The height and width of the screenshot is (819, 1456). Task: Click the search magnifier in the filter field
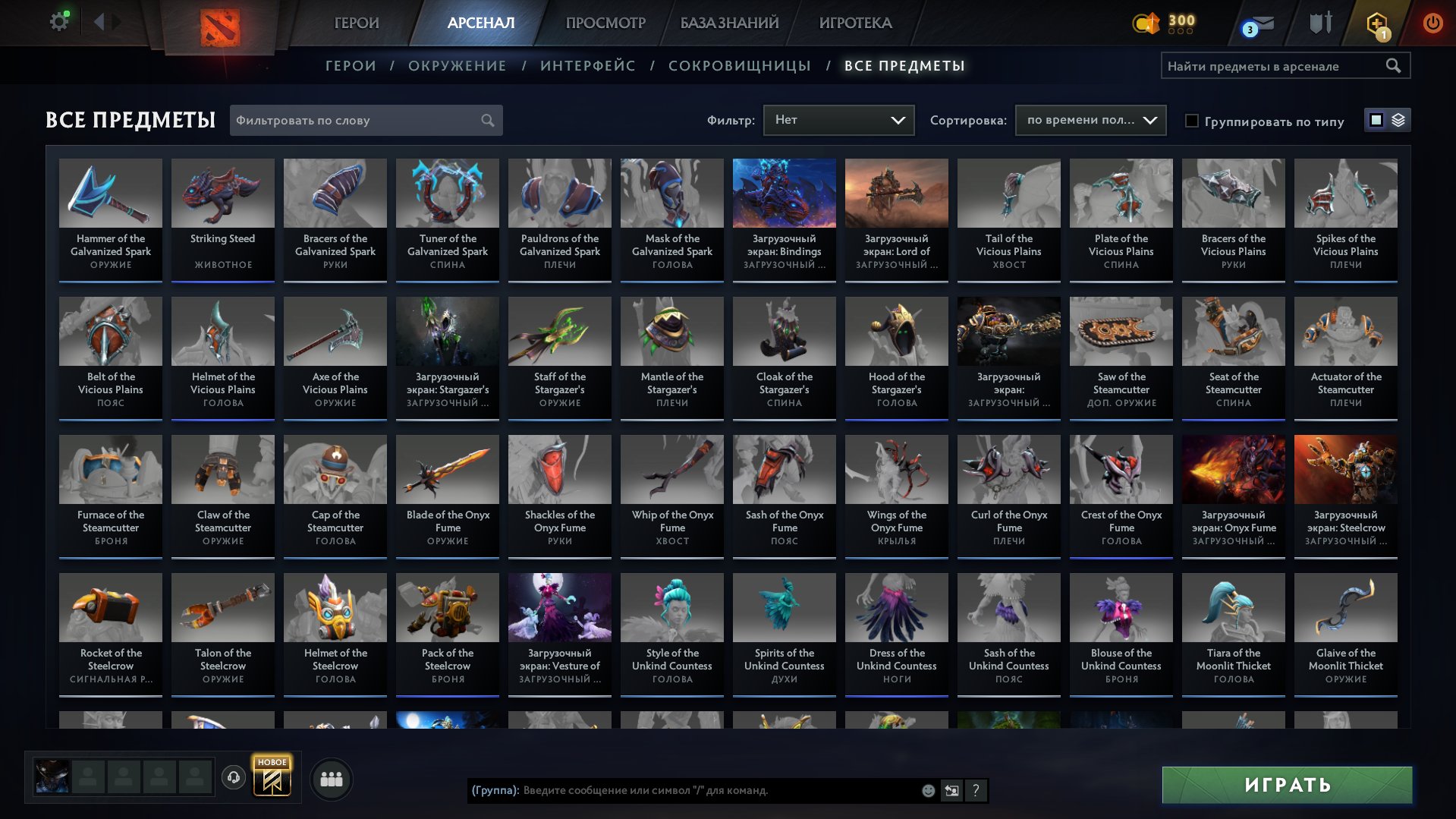[x=488, y=120]
